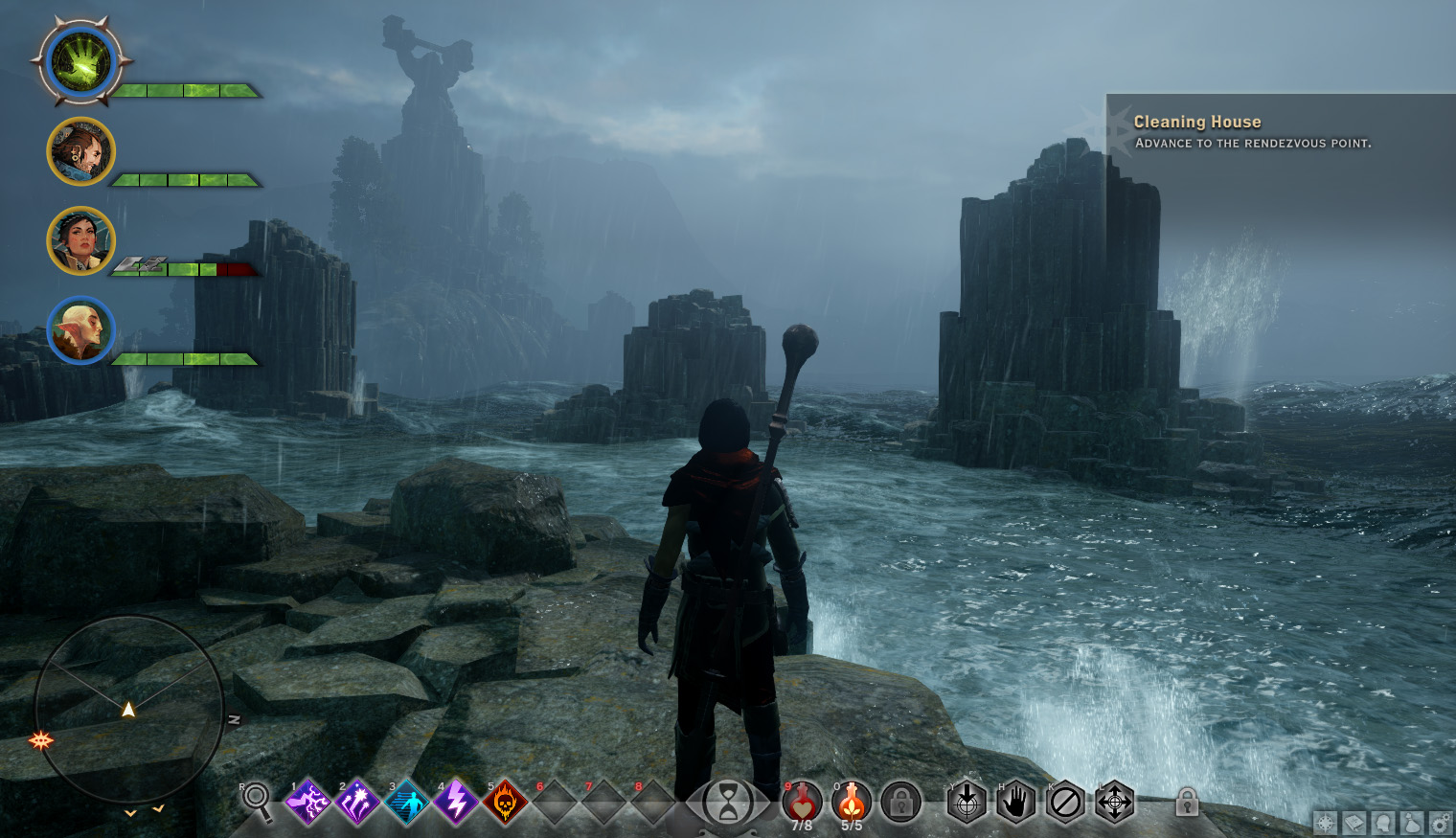Image resolution: width=1456 pixels, height=838 pixels.
Task: Activate the blue running figure ability
Action: 407,802
